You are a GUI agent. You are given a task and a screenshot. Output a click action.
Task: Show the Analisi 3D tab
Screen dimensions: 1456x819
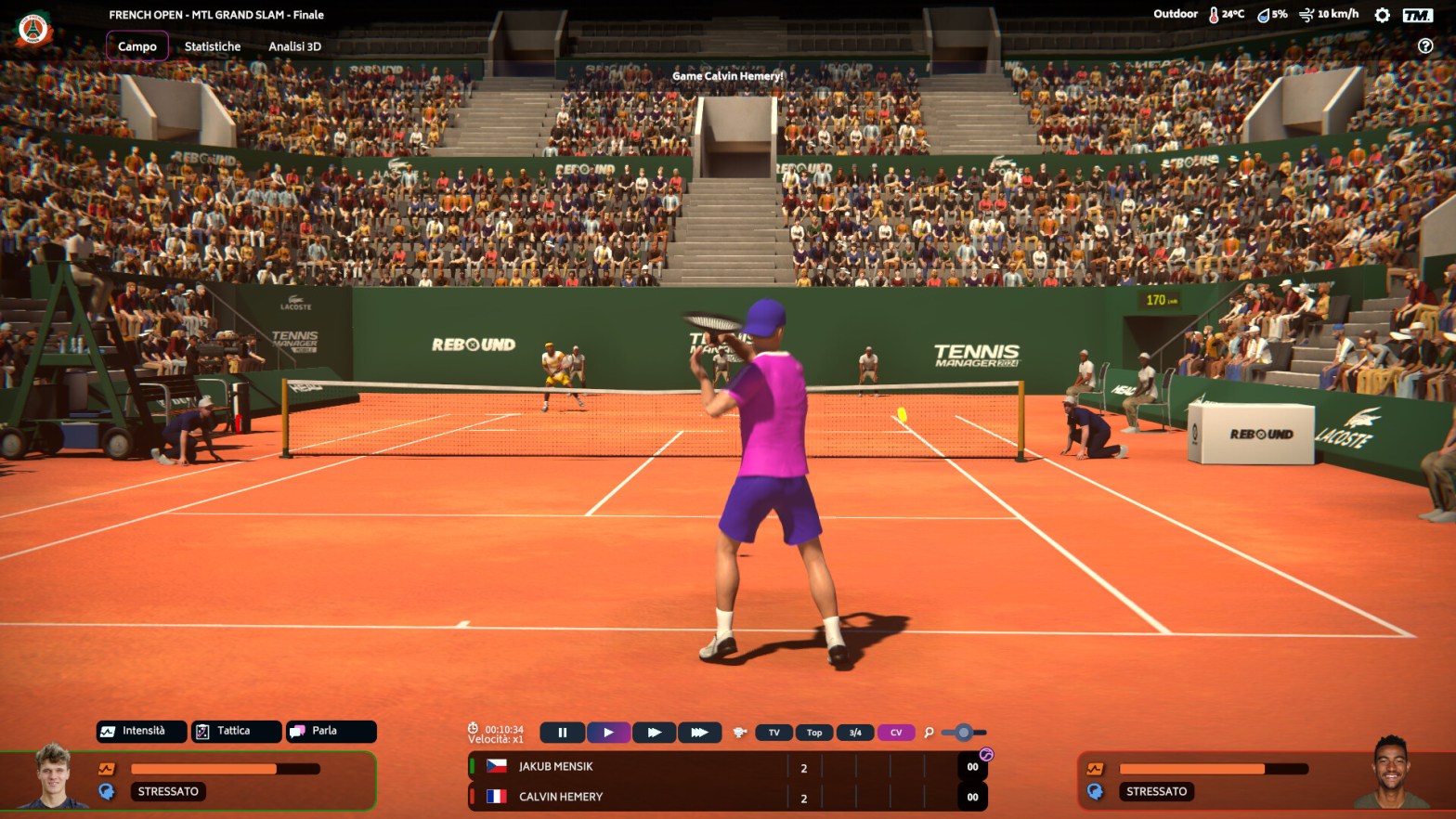(294, 46)
